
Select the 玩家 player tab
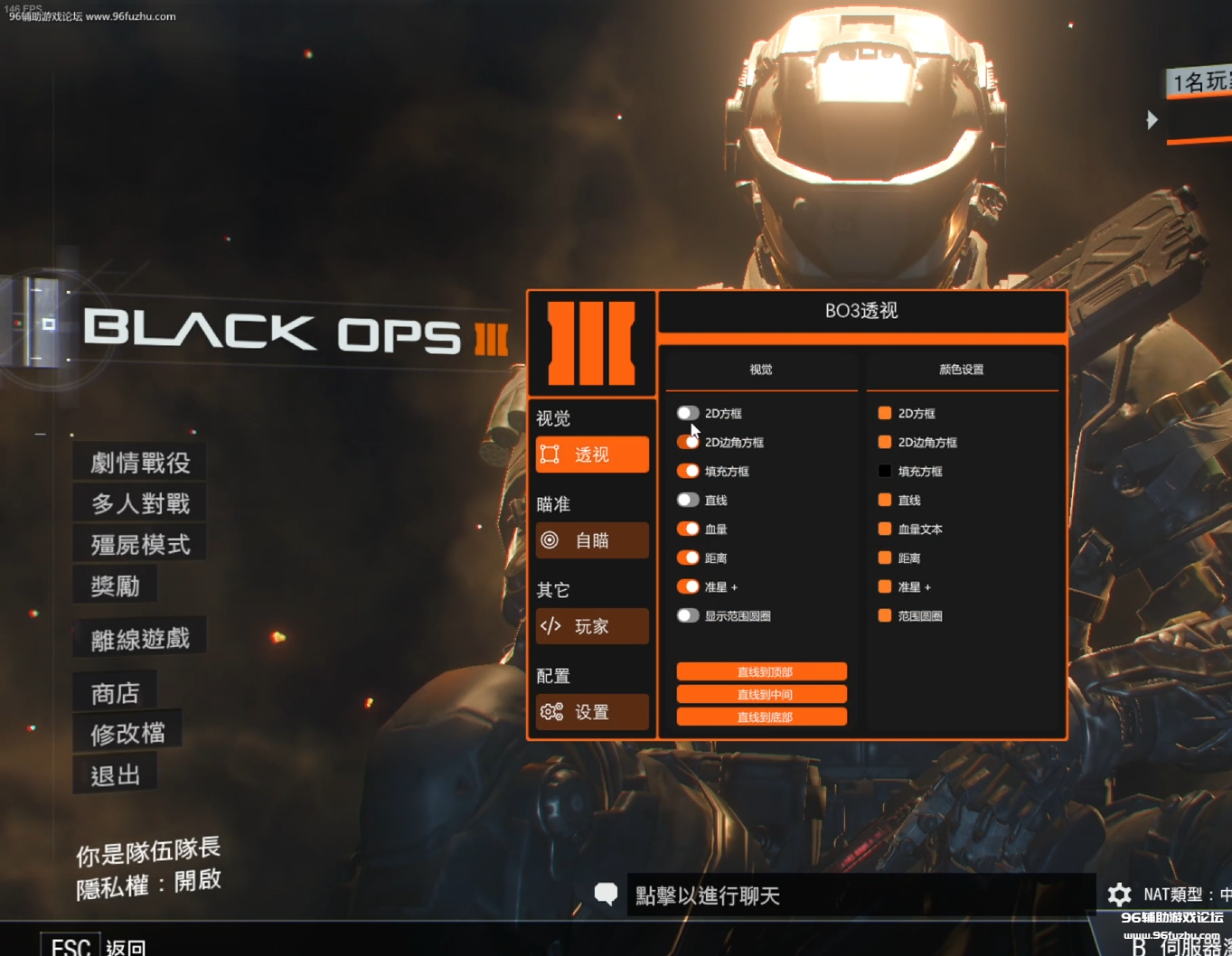click(x=592, y=626)
